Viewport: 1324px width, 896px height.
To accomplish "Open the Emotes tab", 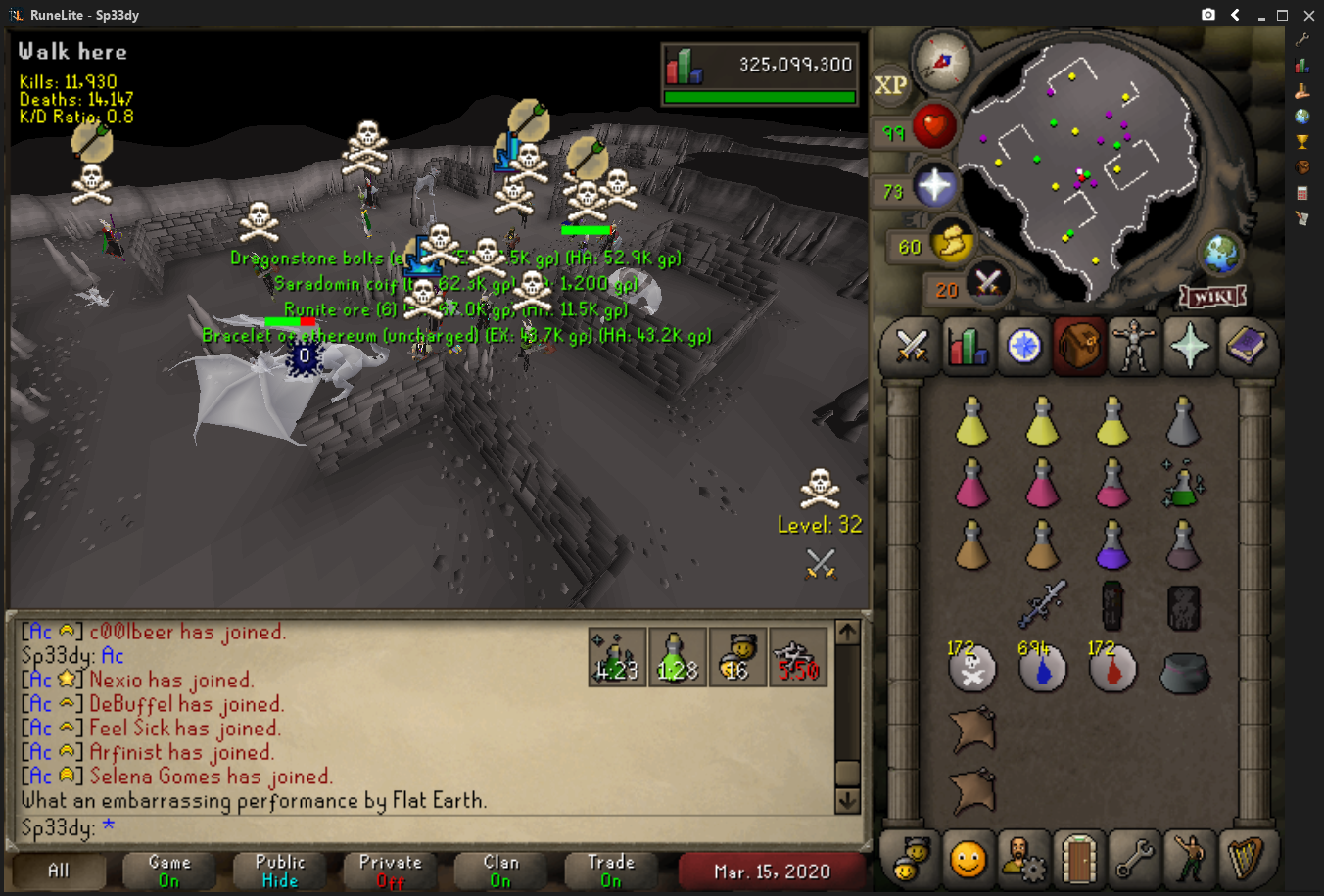I will coord(1190,859).
